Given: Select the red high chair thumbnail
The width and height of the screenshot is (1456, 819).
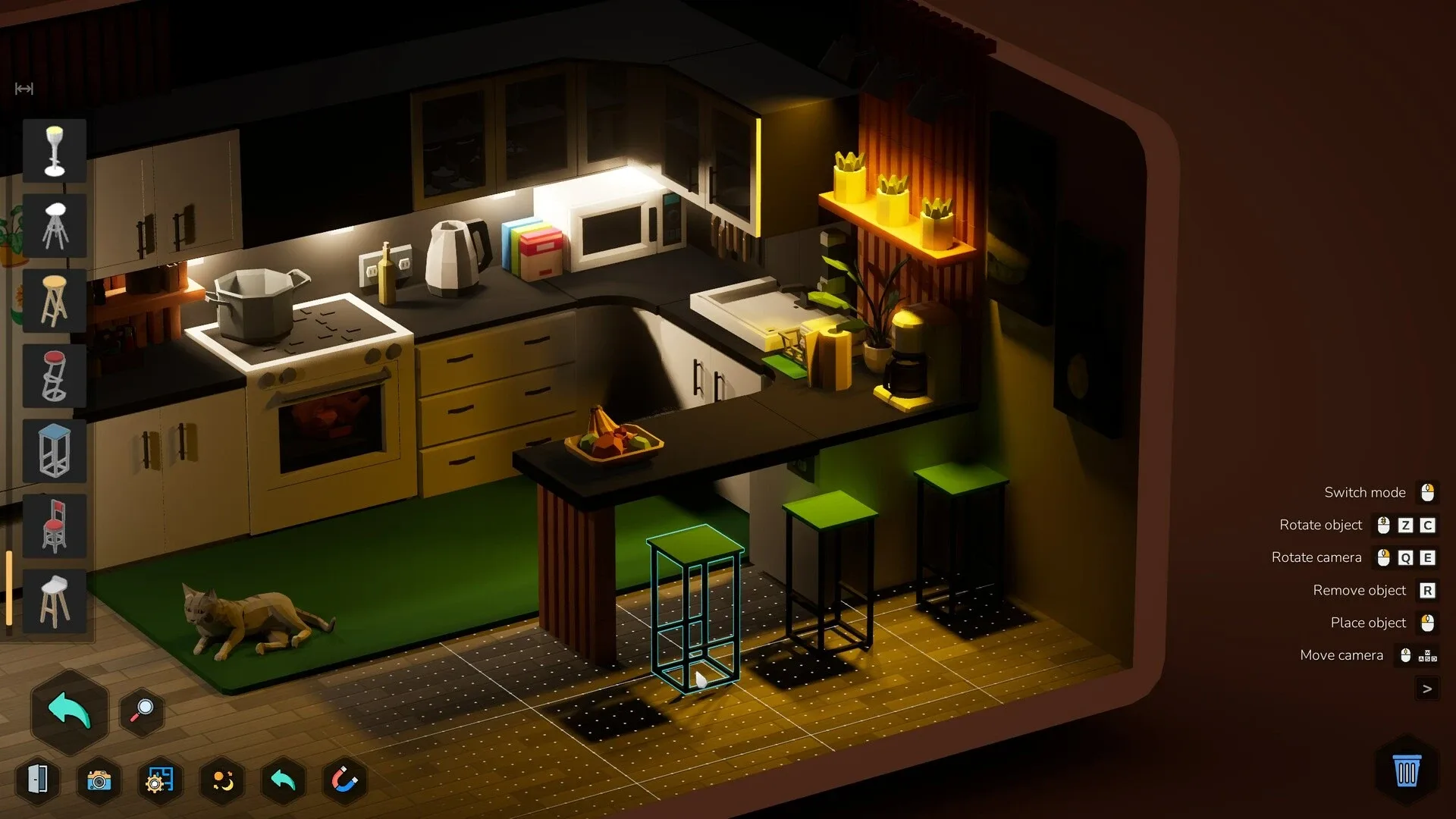Looking at the screenshot, I should point(55,526).
